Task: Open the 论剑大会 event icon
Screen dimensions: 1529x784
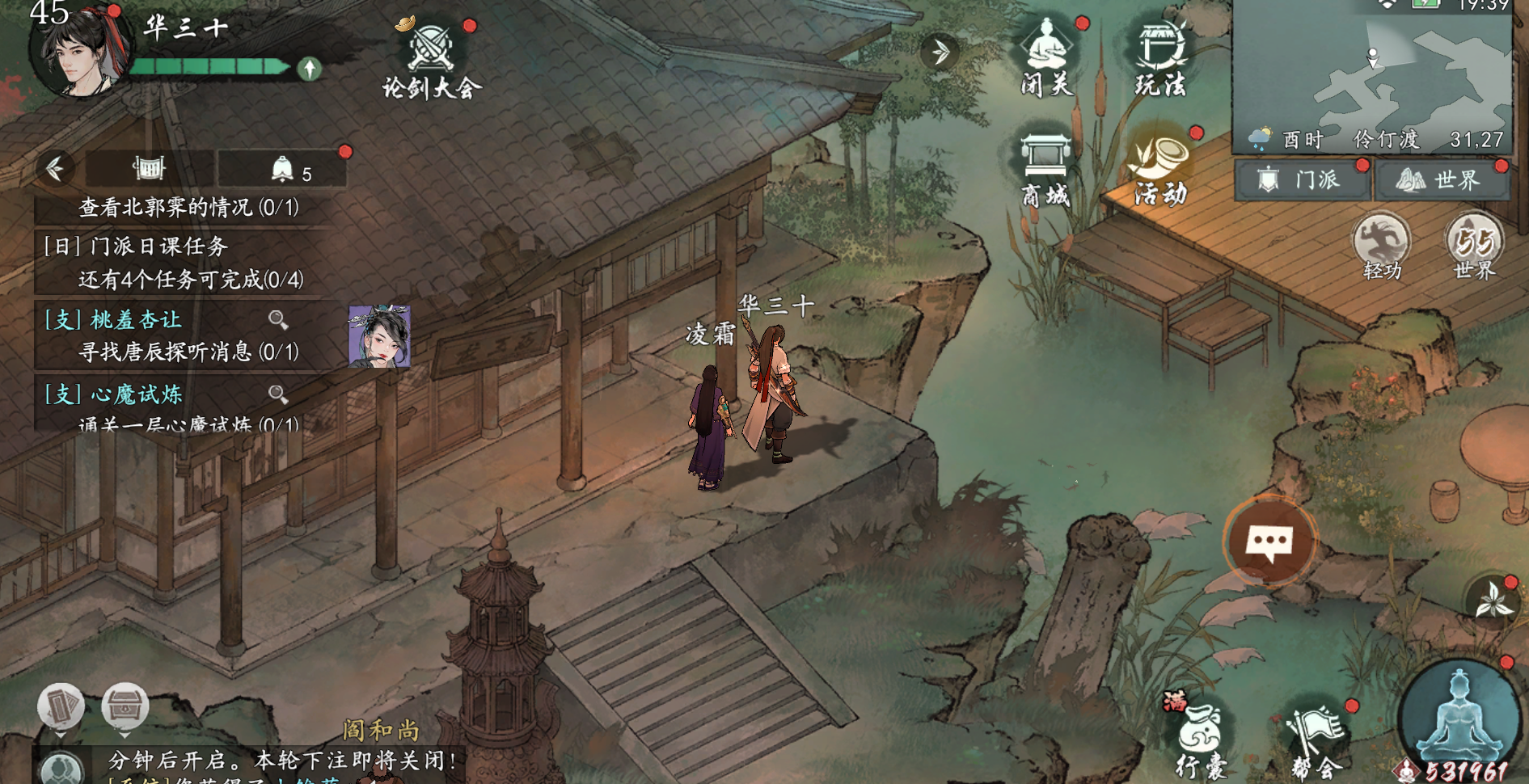Action: point(430,58)
